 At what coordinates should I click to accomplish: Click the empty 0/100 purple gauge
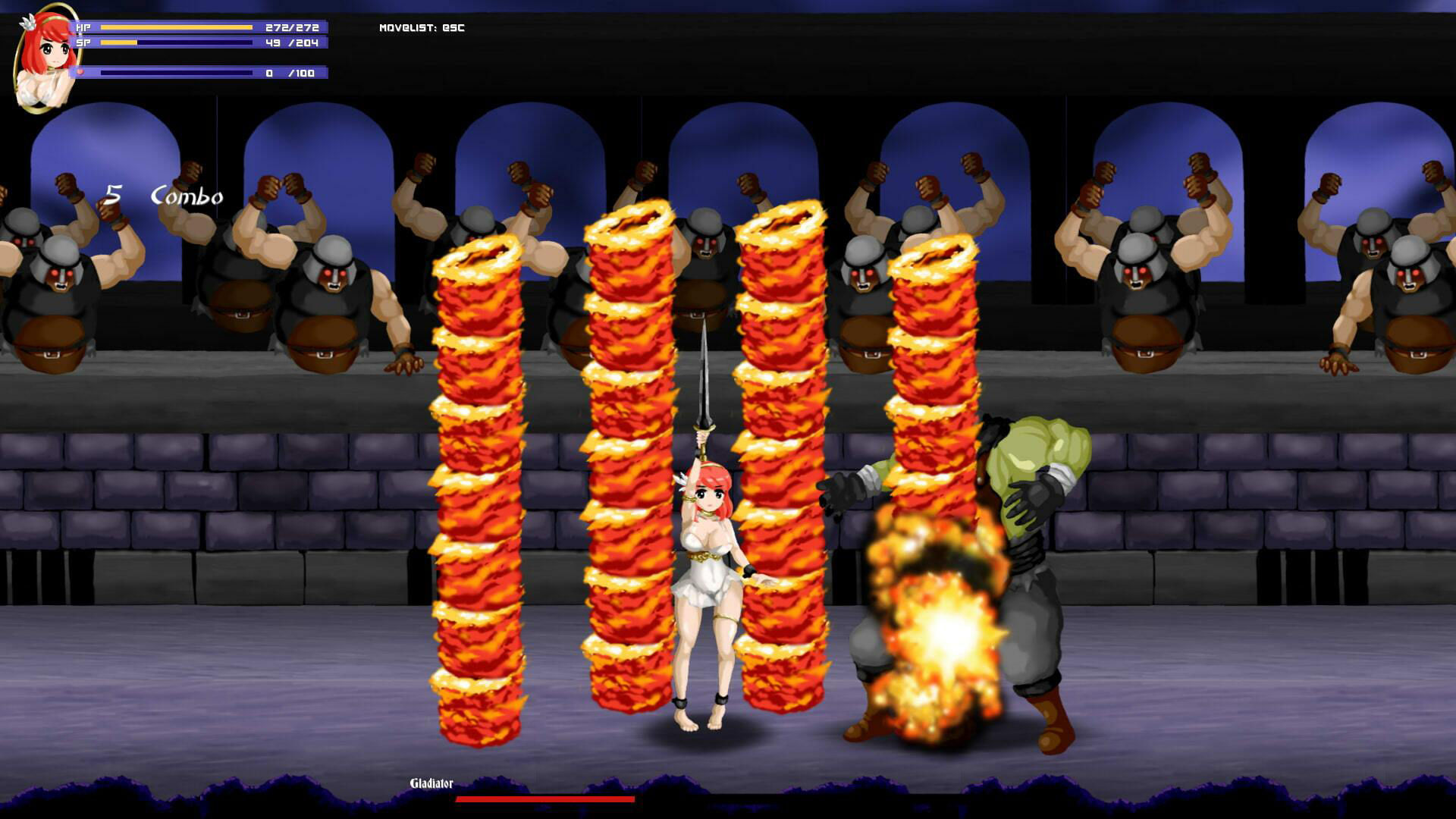[174, 73]
